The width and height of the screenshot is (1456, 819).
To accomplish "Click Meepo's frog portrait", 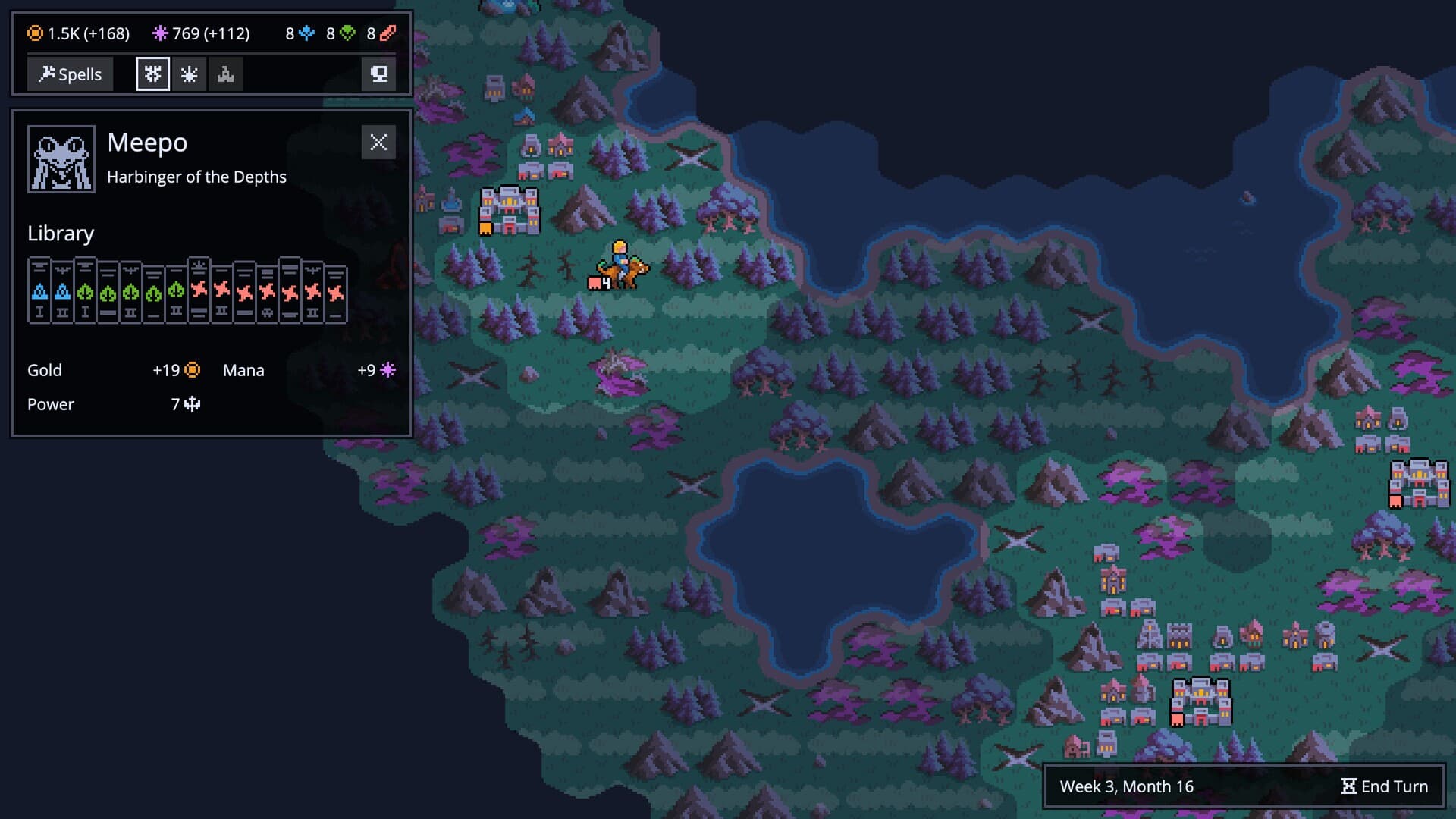I will click(x=61, y=159).
